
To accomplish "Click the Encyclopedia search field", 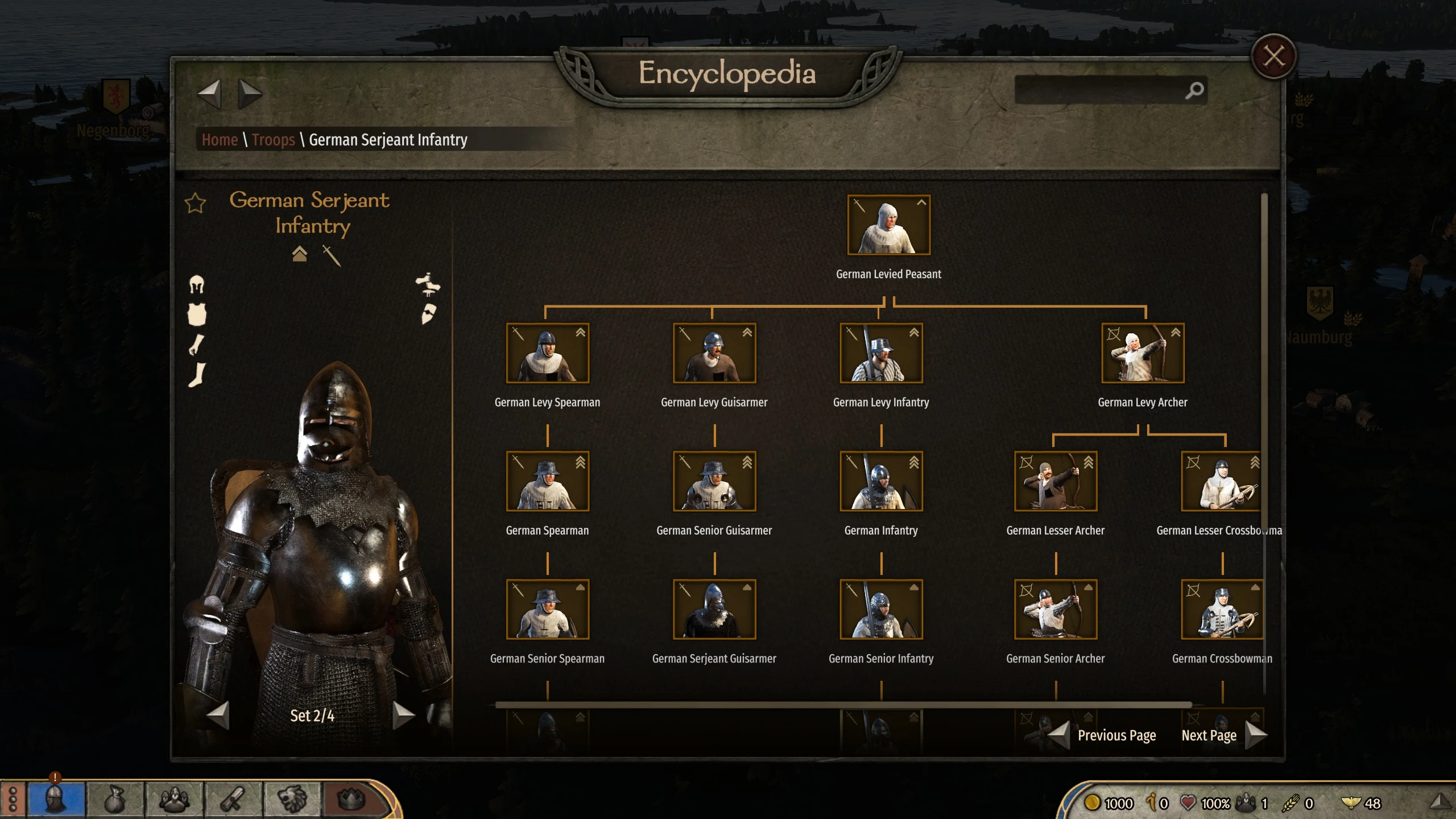I will (x=1098, y=90).
